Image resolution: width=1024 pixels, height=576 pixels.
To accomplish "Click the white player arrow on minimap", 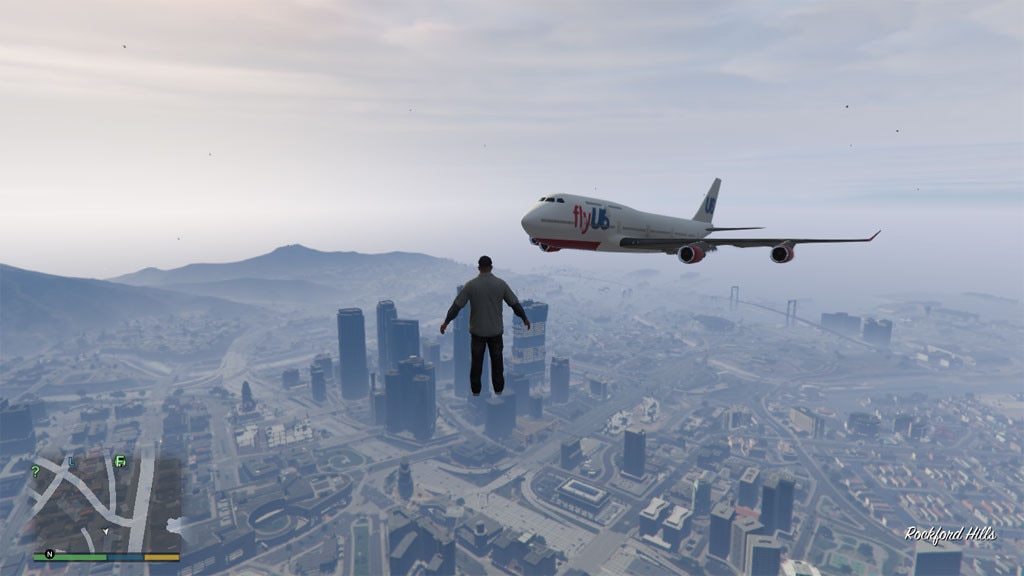I will tap(106, 531).
